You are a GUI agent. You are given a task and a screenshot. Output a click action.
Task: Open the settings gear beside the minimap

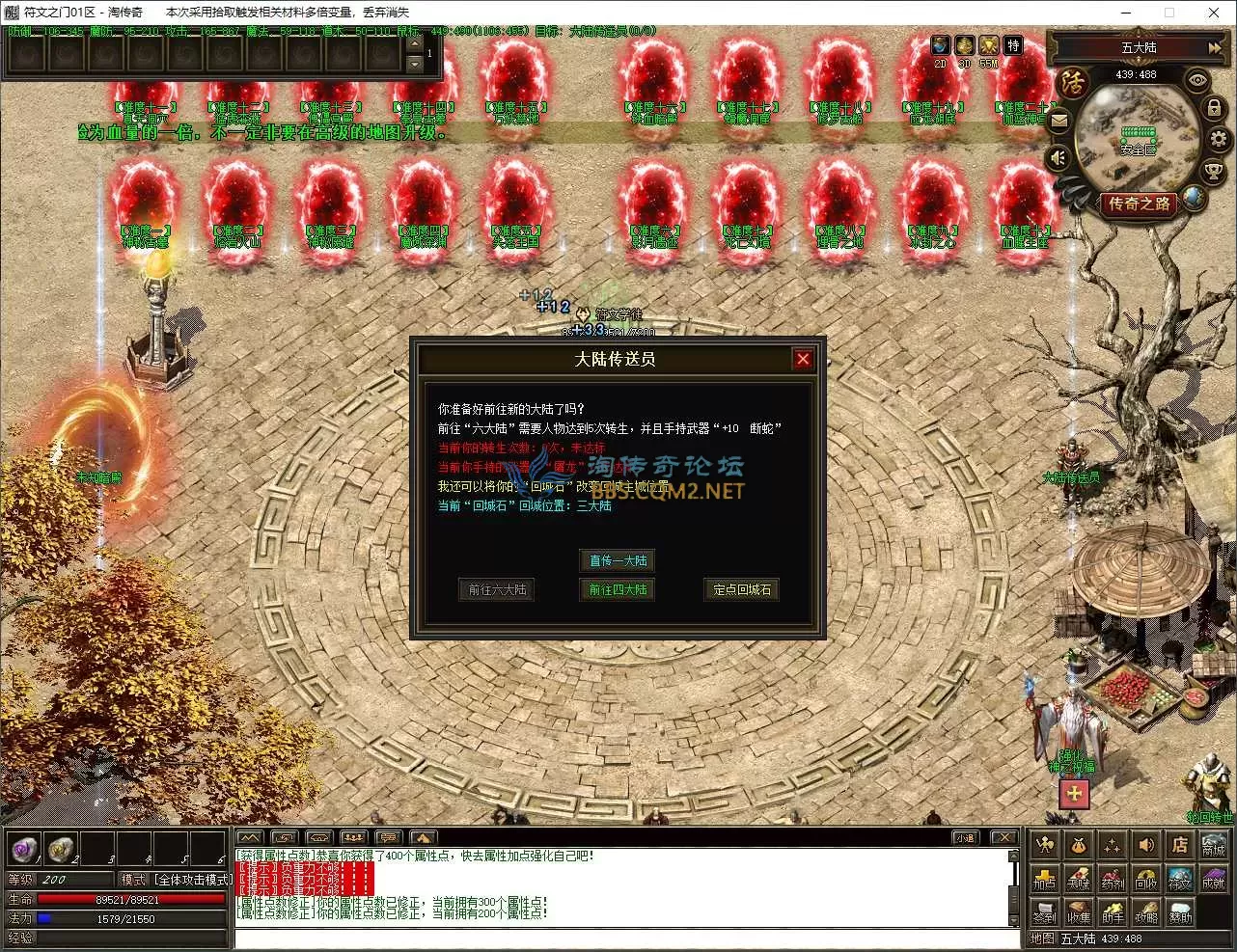coord(1216,137)
